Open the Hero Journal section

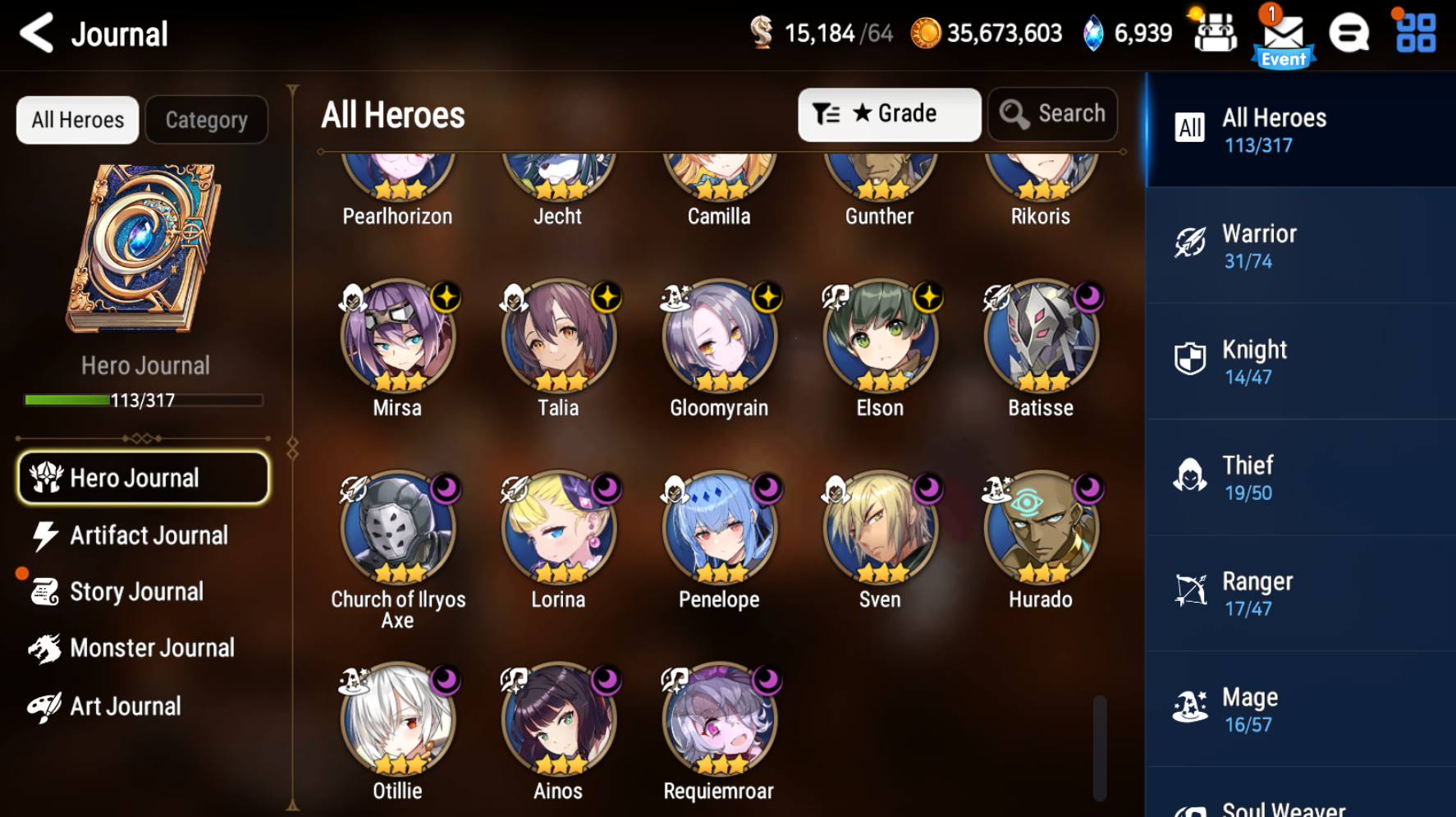pos(143,477)
